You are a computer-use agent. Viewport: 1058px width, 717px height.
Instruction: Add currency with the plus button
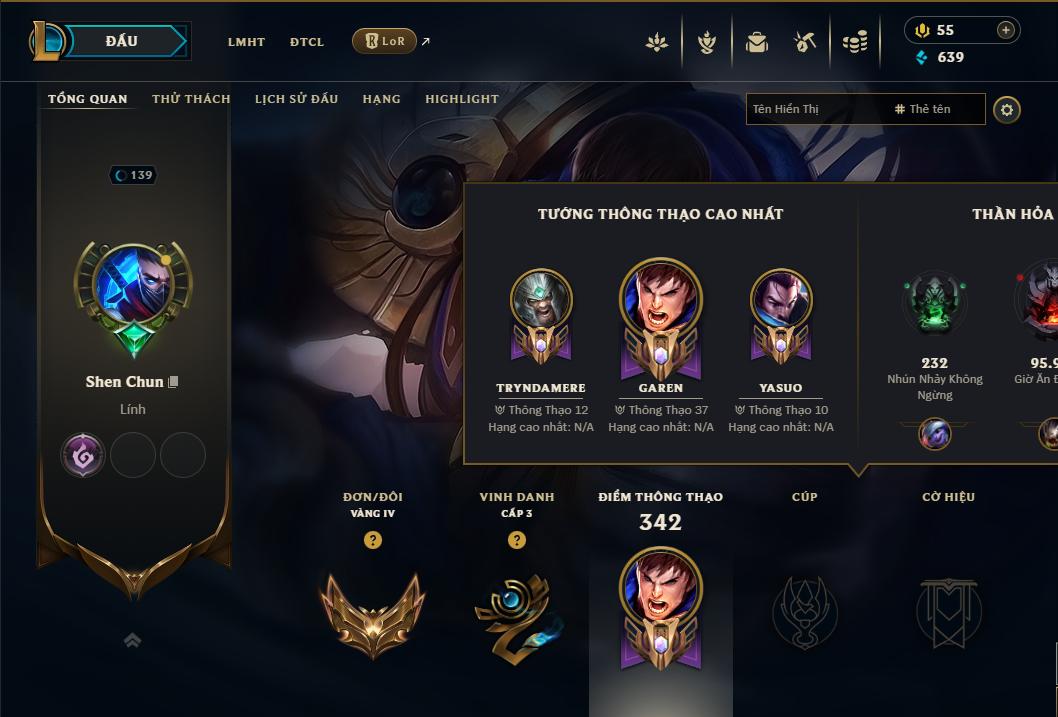(x=1006, y=30)
